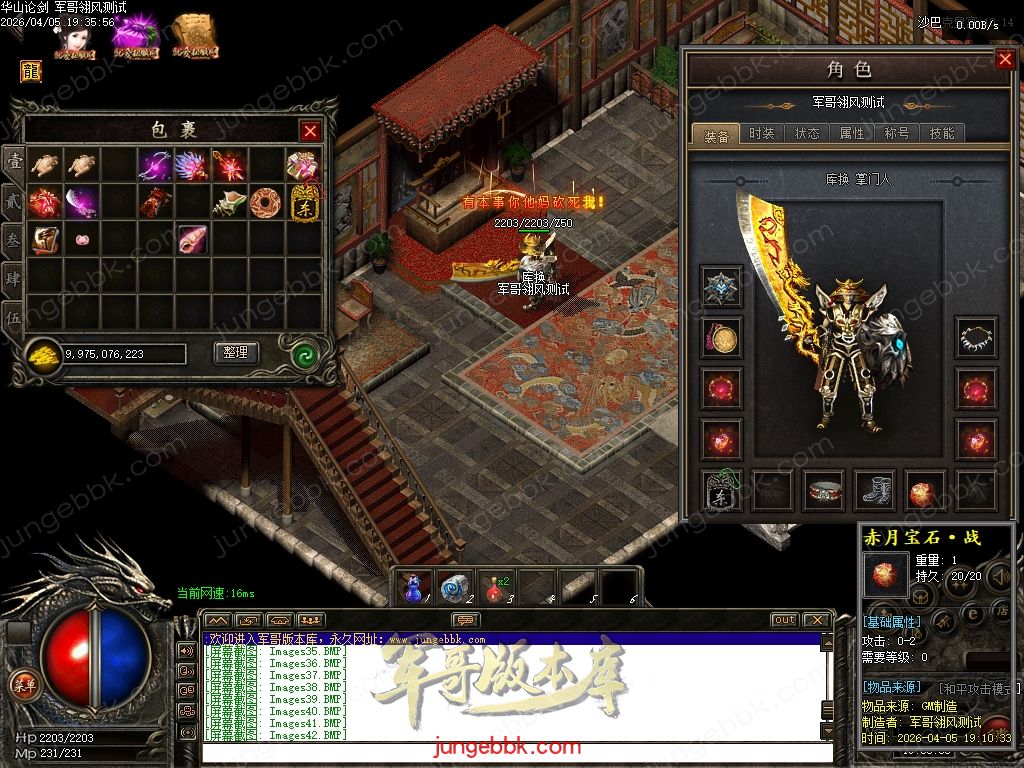Close the 包裹 inventory window
This screenshot has height=768, width=1024.
[x=311, y=131]
